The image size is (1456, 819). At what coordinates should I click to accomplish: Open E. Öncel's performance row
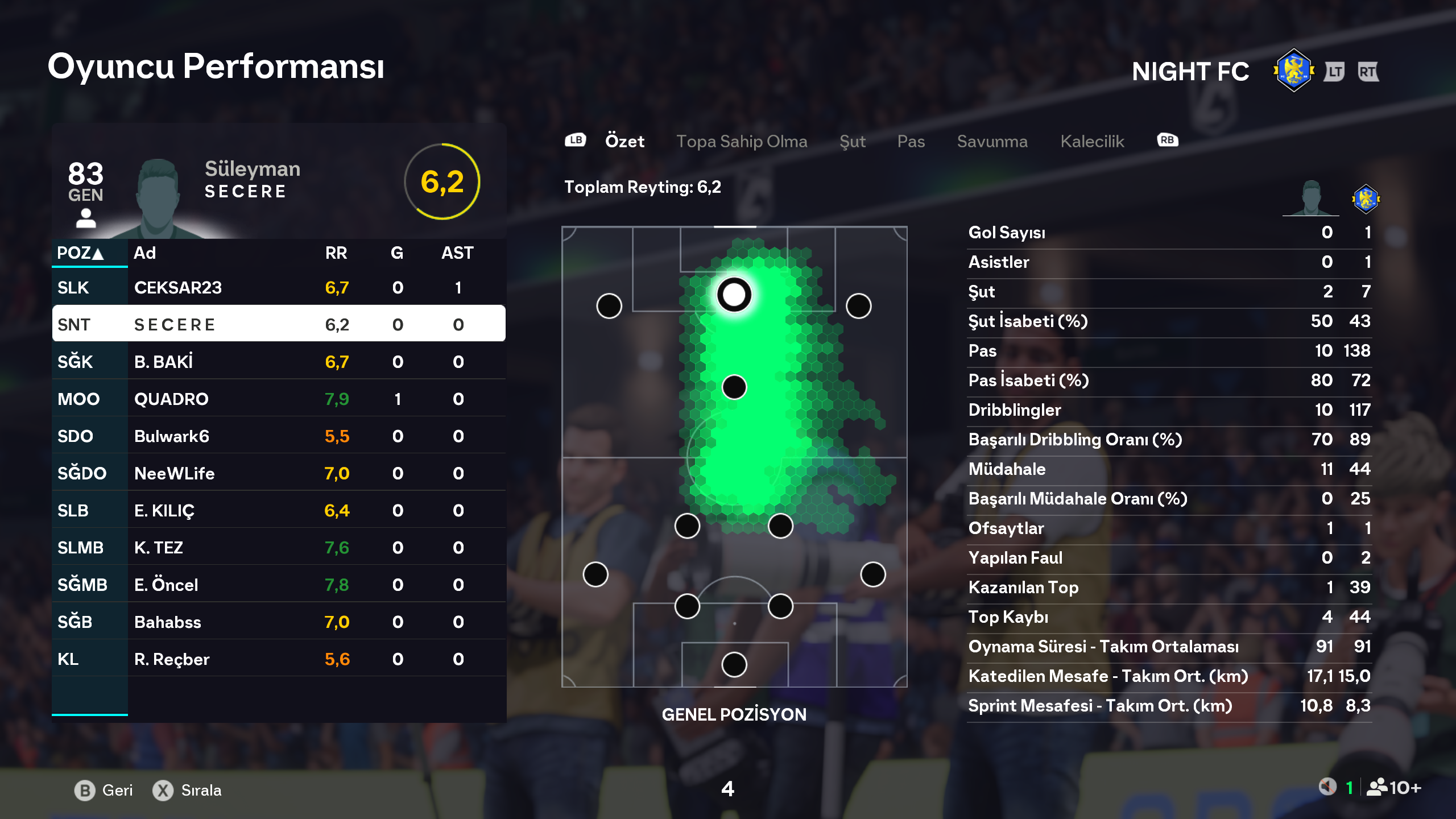coord(279,585)
